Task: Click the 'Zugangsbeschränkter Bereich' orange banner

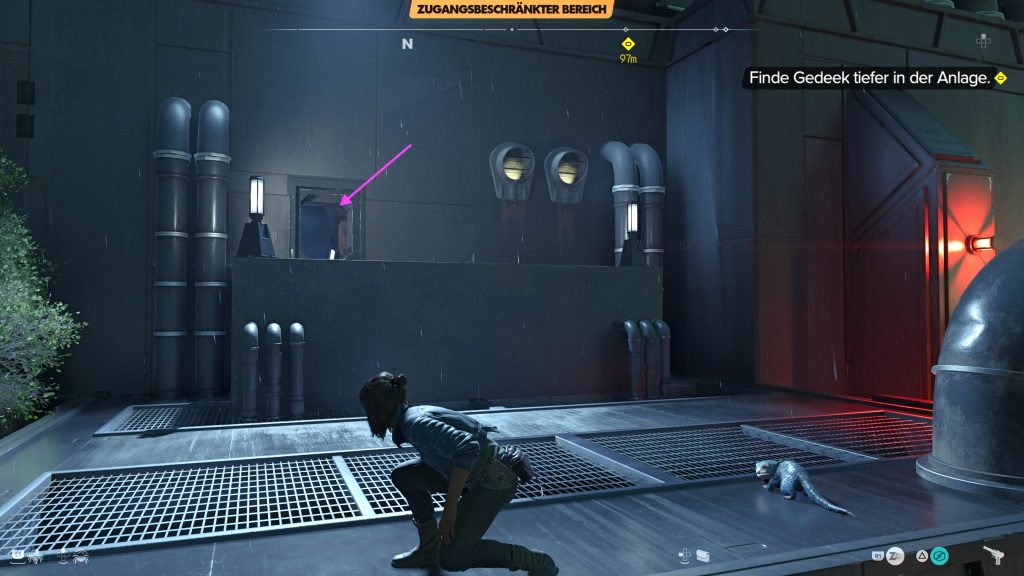Action: tap(511, 10)
